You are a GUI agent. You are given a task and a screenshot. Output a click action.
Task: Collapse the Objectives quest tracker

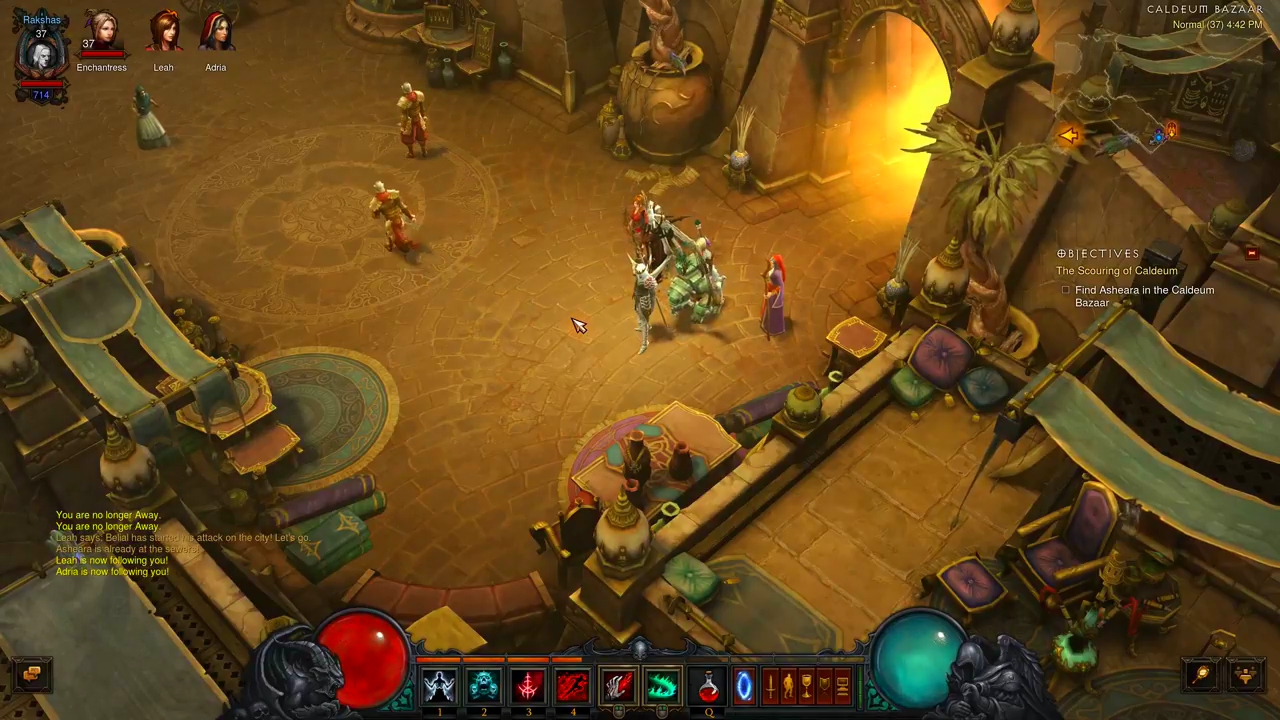pos(1251,254)
